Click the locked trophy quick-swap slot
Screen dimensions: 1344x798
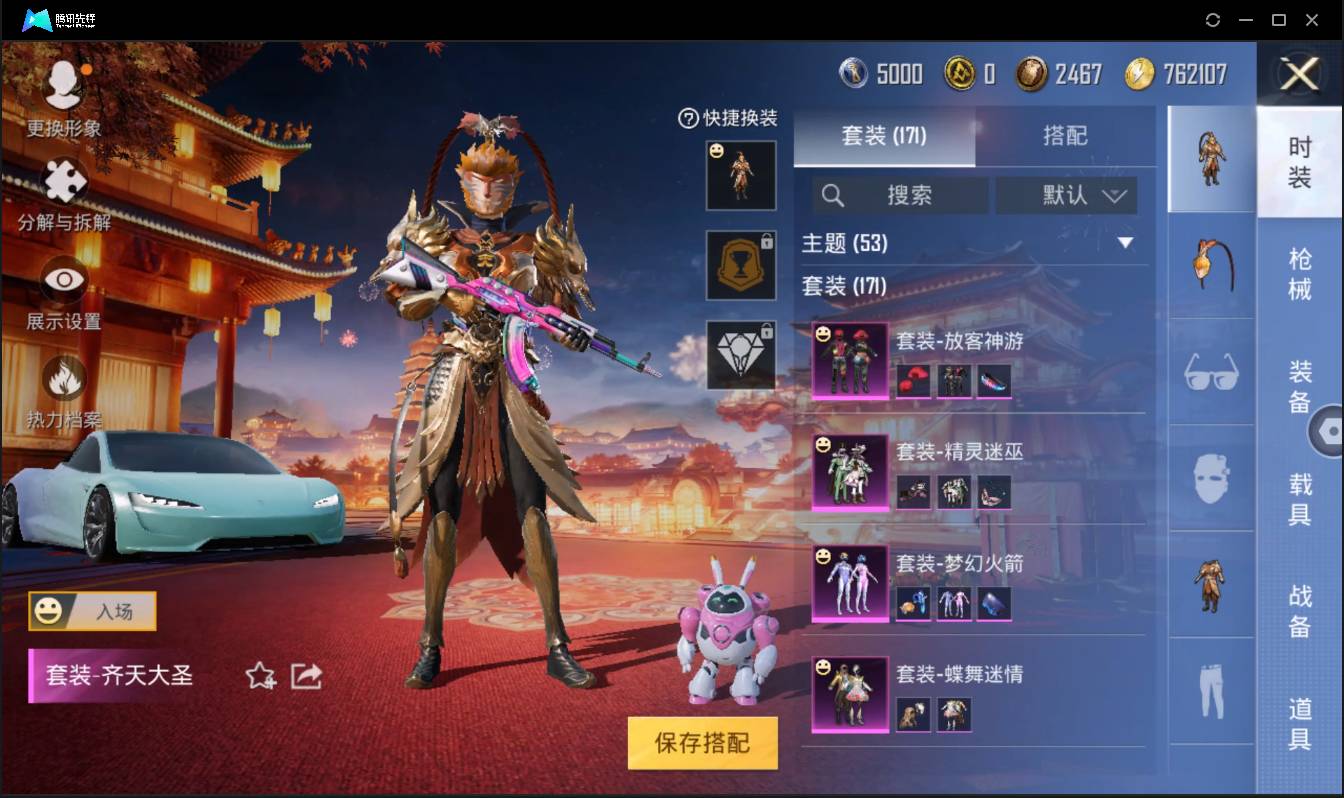tap(740, 265)
